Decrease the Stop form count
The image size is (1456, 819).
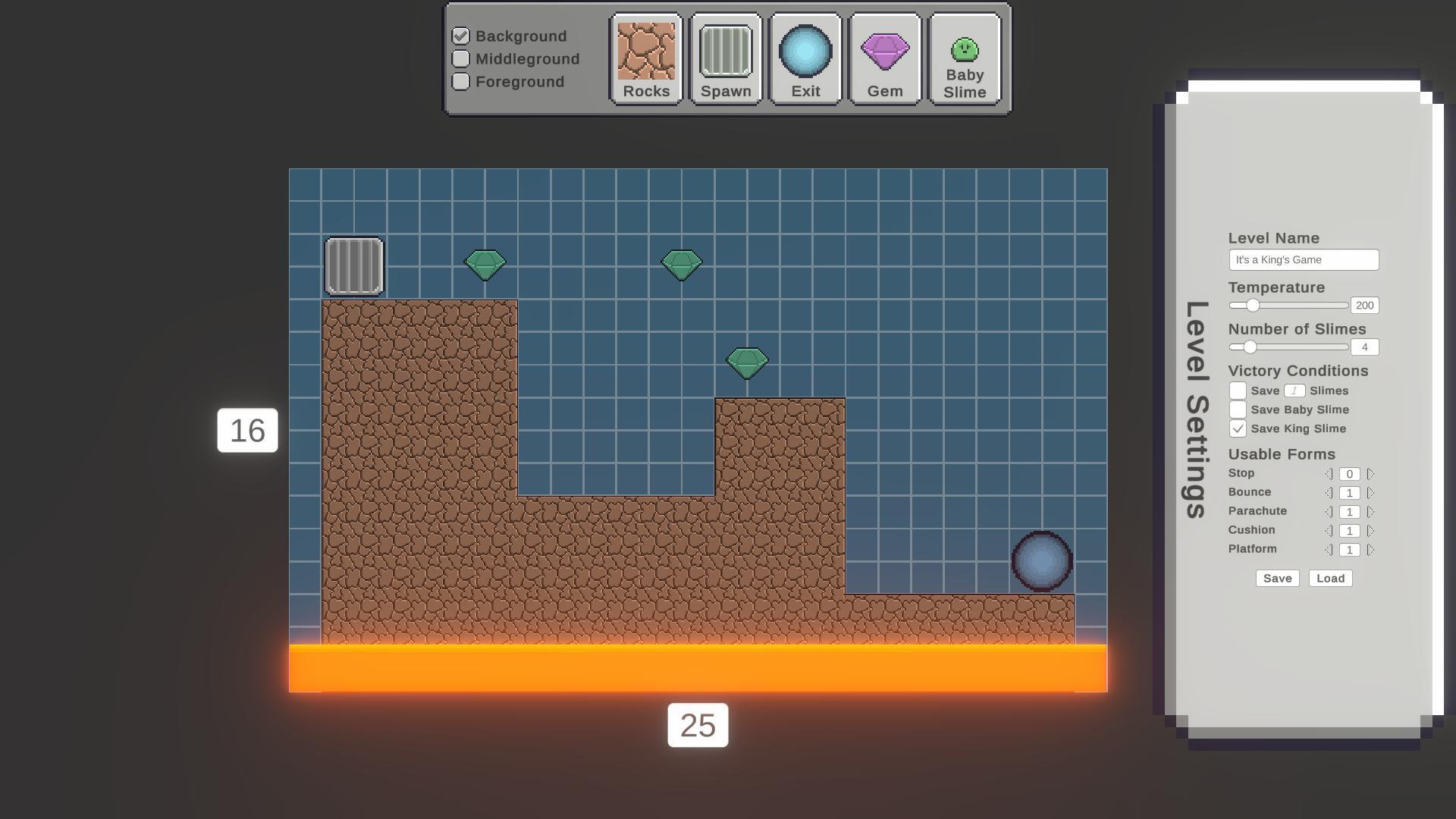click(x=1329, y=473)
